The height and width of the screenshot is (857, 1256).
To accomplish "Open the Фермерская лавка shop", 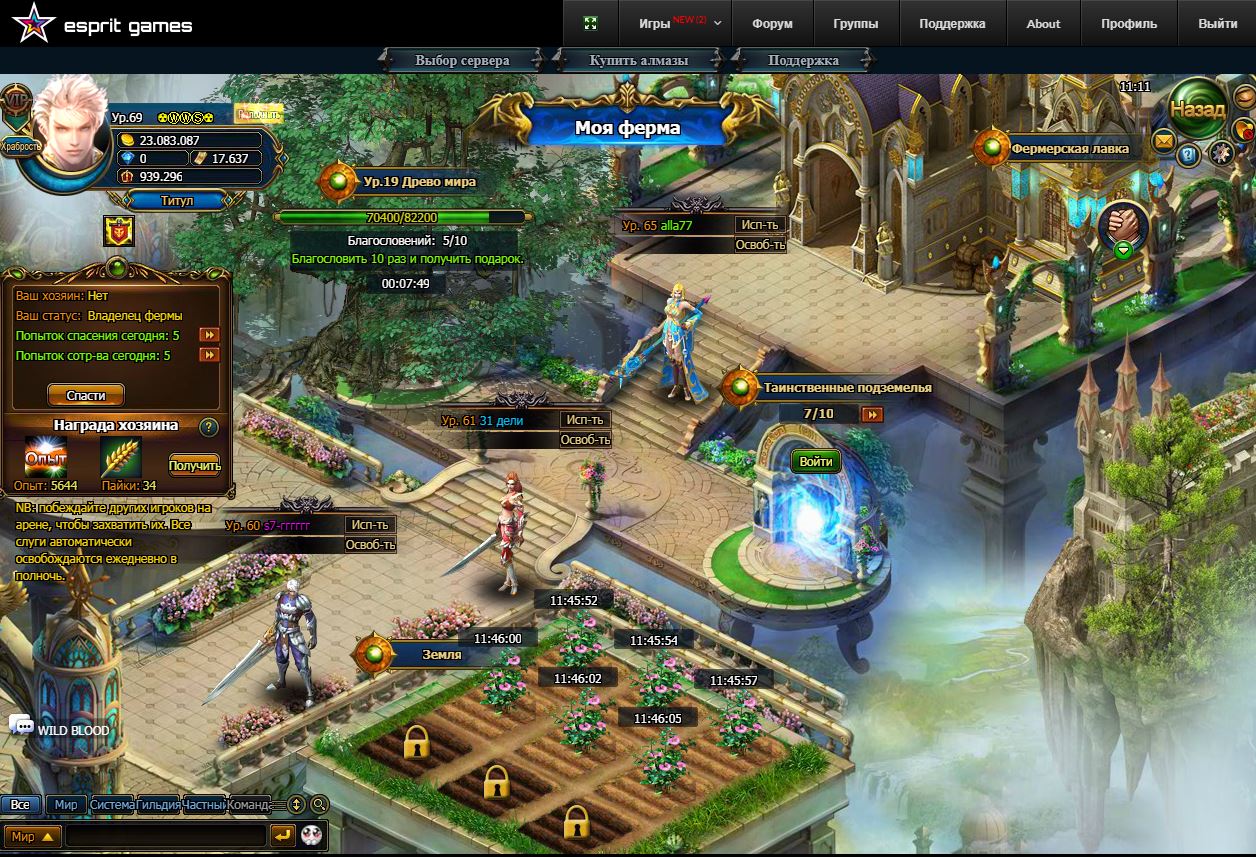I will point(1069,149).
